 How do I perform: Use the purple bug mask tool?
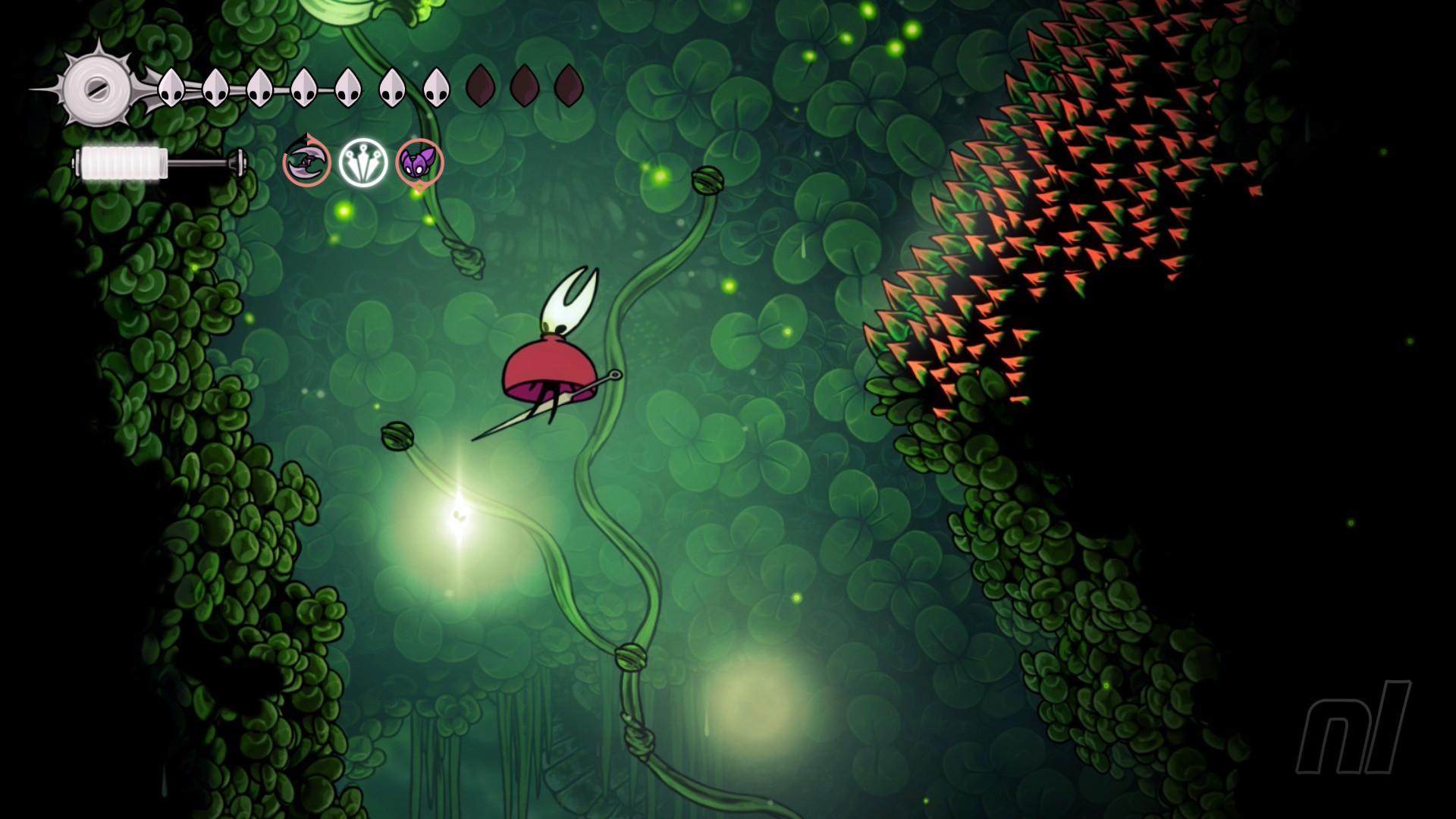tap(419, 162)
